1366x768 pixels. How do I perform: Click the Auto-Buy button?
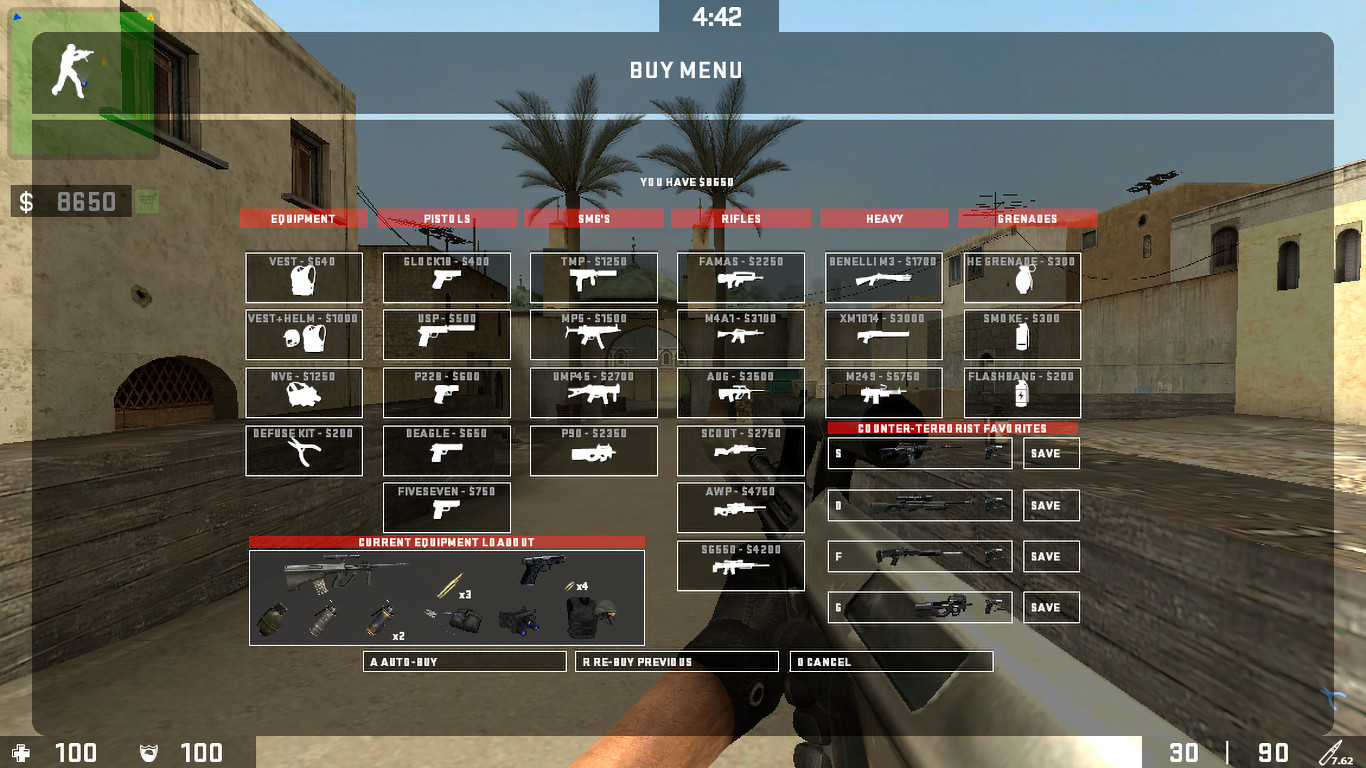(464, 661)
